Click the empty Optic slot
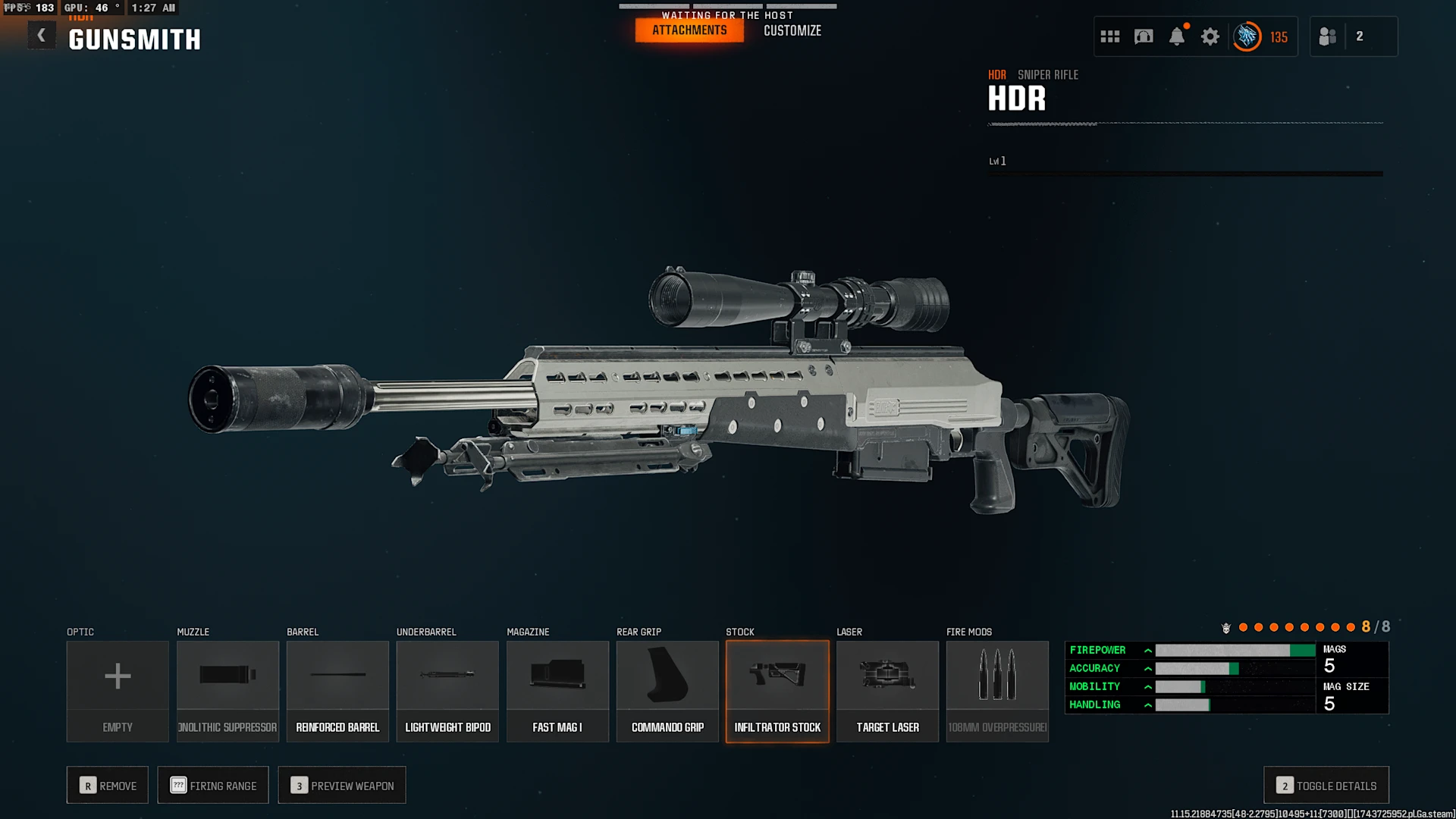The width and height of the screenshot is (1456, 819). click(118, 690)
